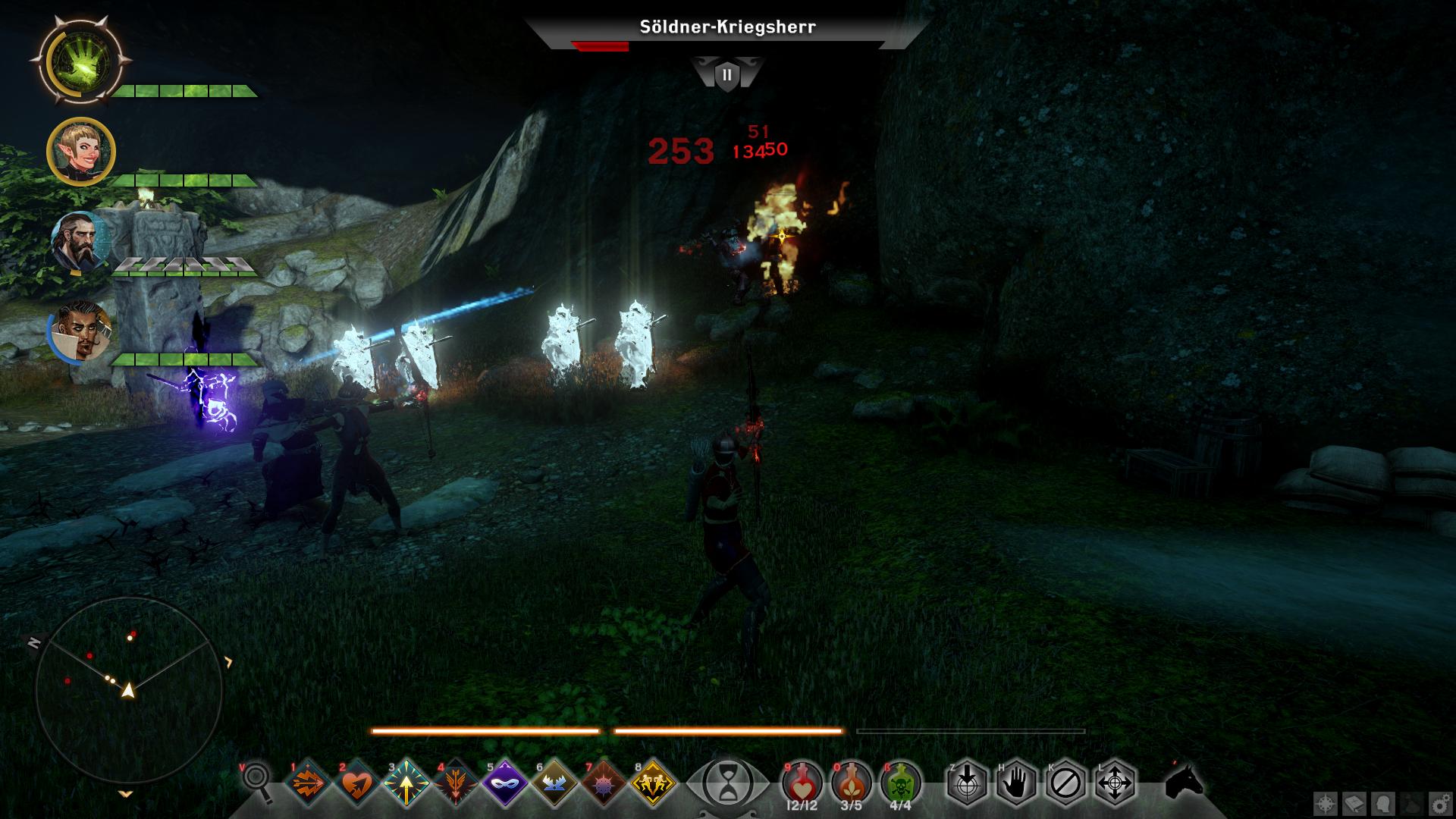Viewport: 1456px width, 819px height.
Task: Activate the spiked ball ability
Action: [604, 783]
